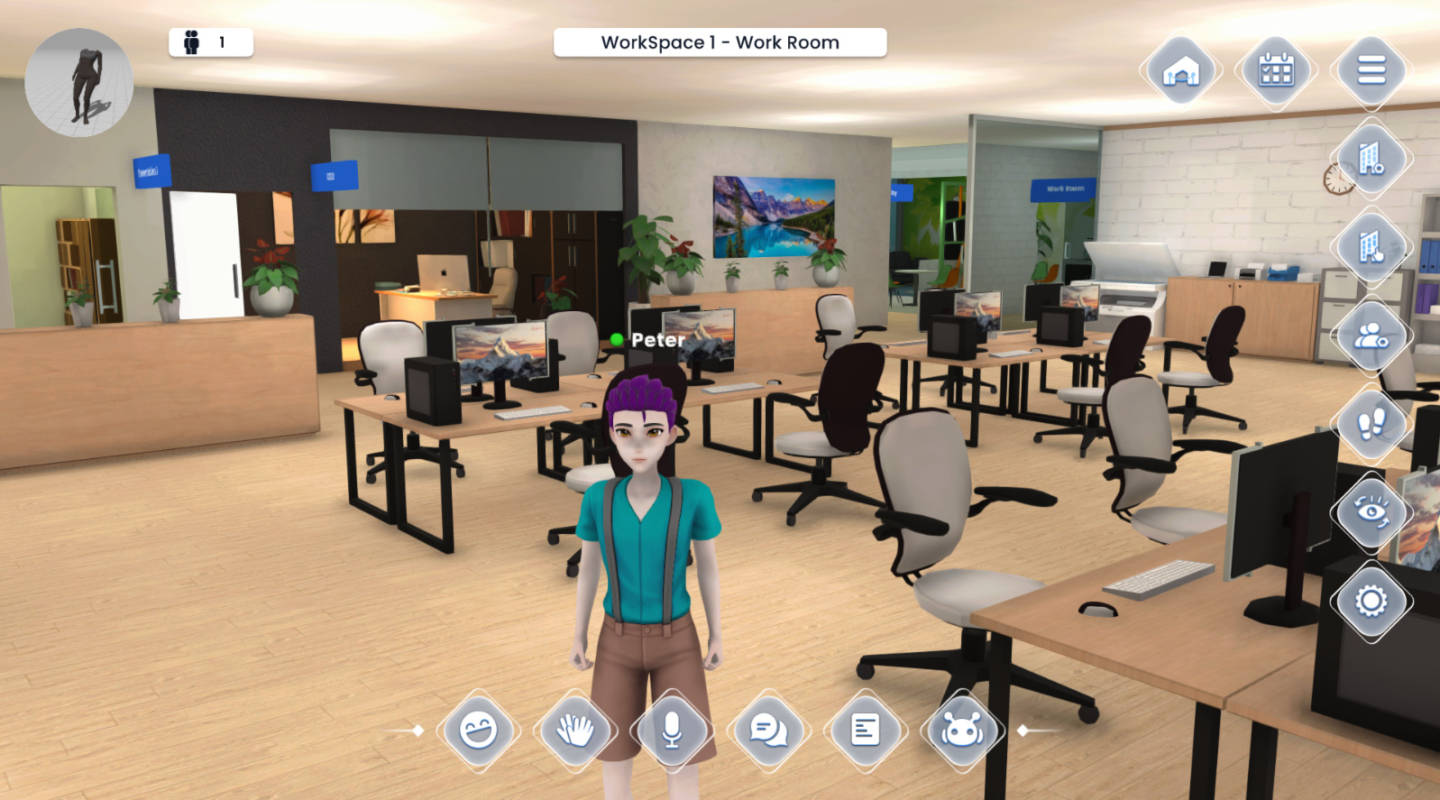Click the building with pointer icon
Viewport: 1440px width, 800px height.
[x=1371, y=246]
